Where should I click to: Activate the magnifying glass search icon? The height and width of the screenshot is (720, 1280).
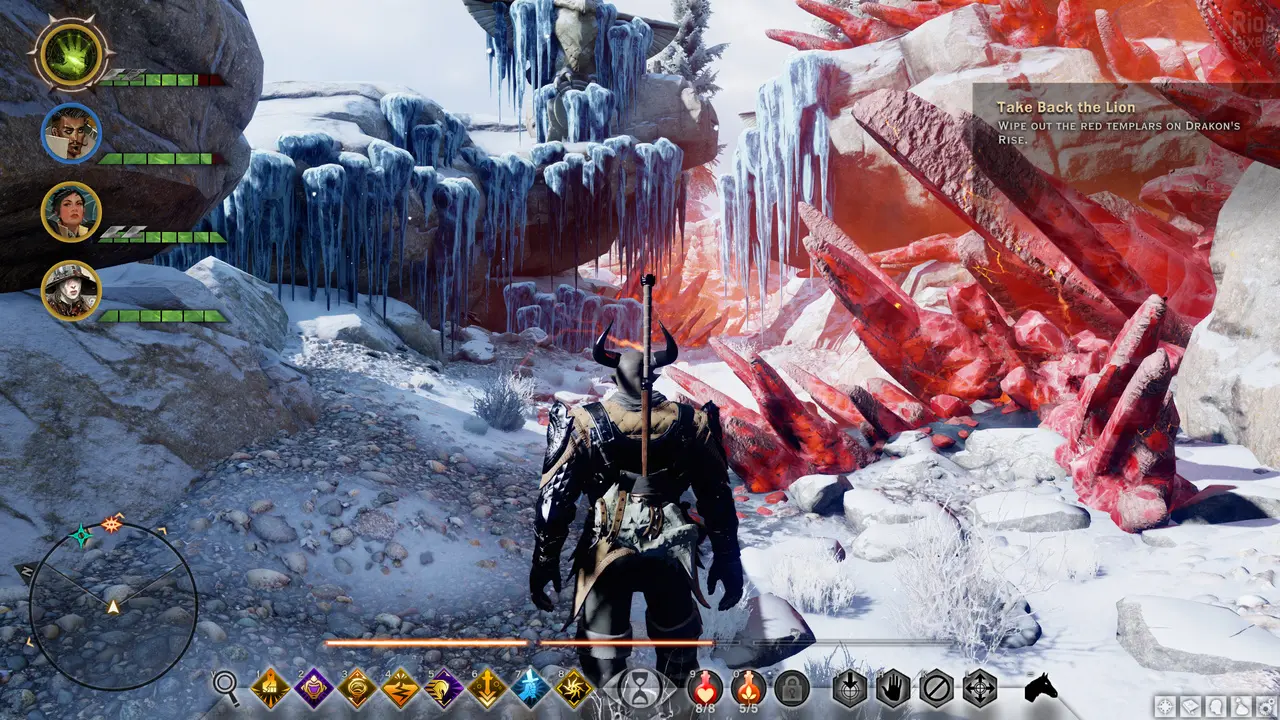pyautogui.click(x=227, y=687)
